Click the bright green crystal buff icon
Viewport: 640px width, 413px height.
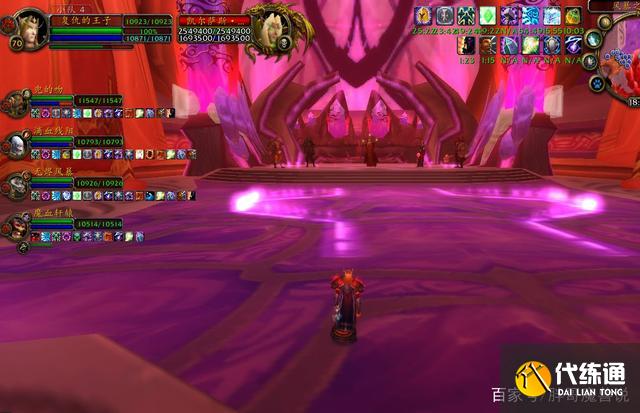coord(487,16)
